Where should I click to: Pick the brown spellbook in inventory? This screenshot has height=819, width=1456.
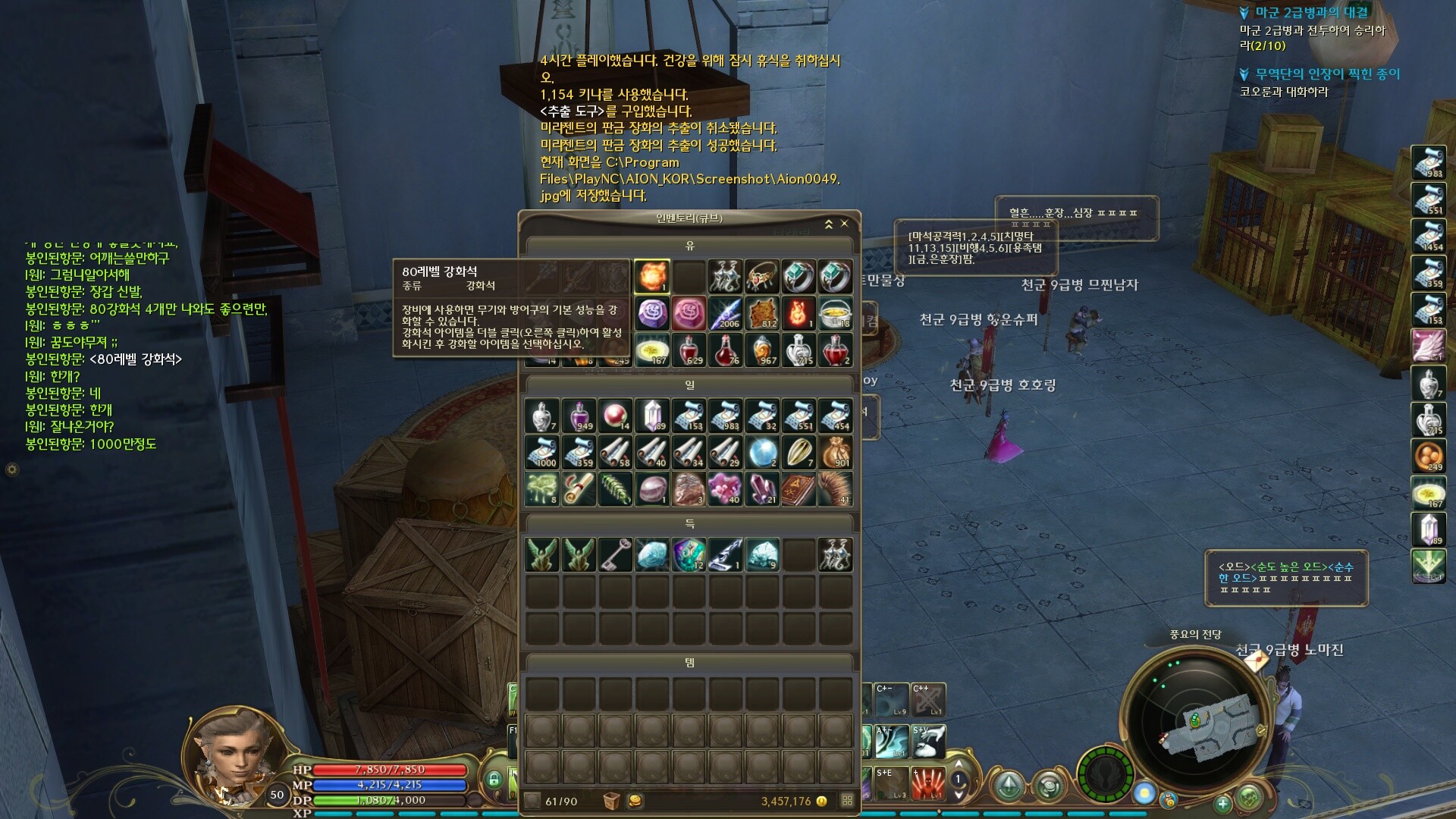[x=798, y=489]
